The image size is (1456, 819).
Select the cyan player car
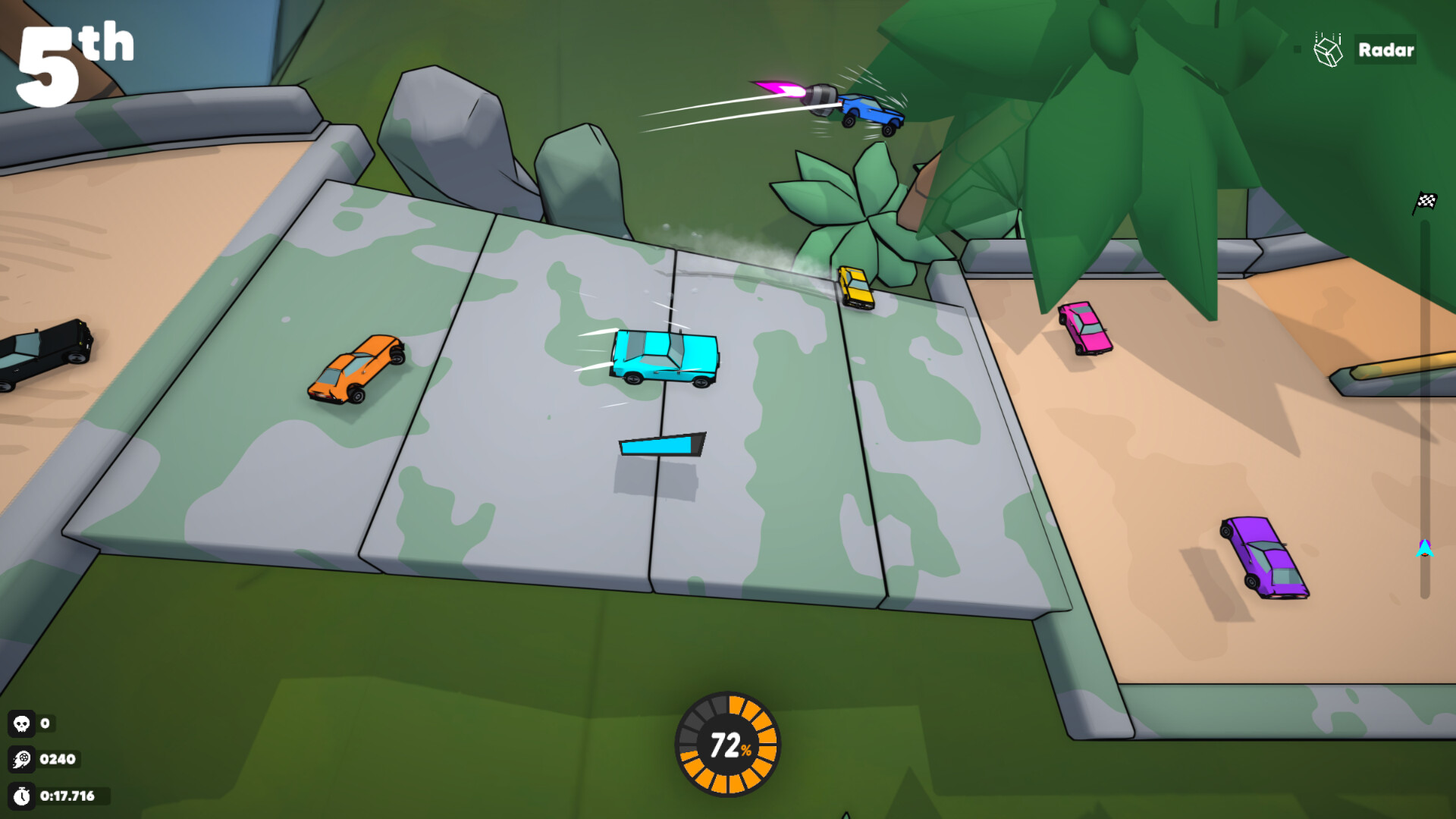(x=666, y=356)
